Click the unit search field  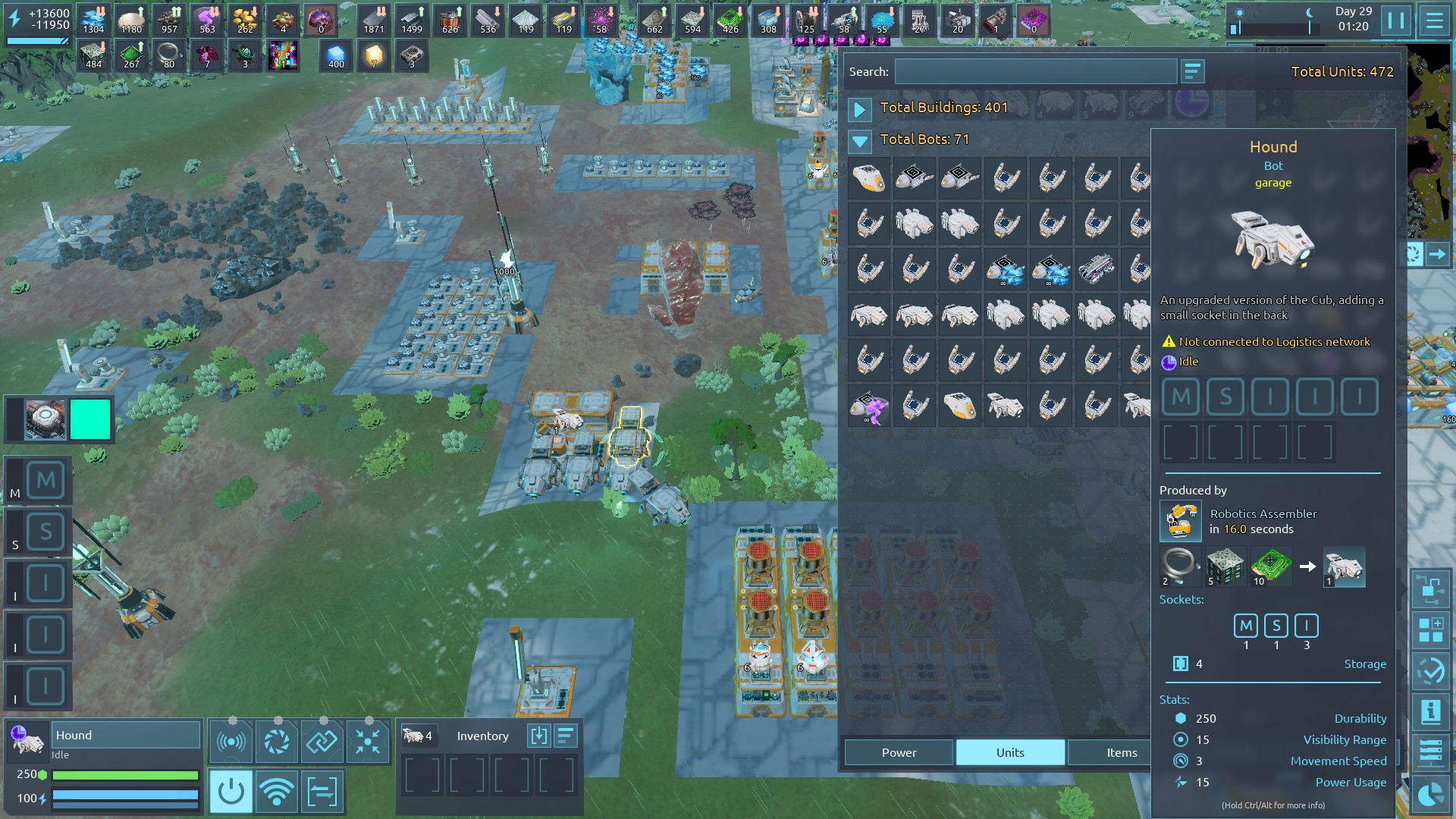coord(1035,72)
